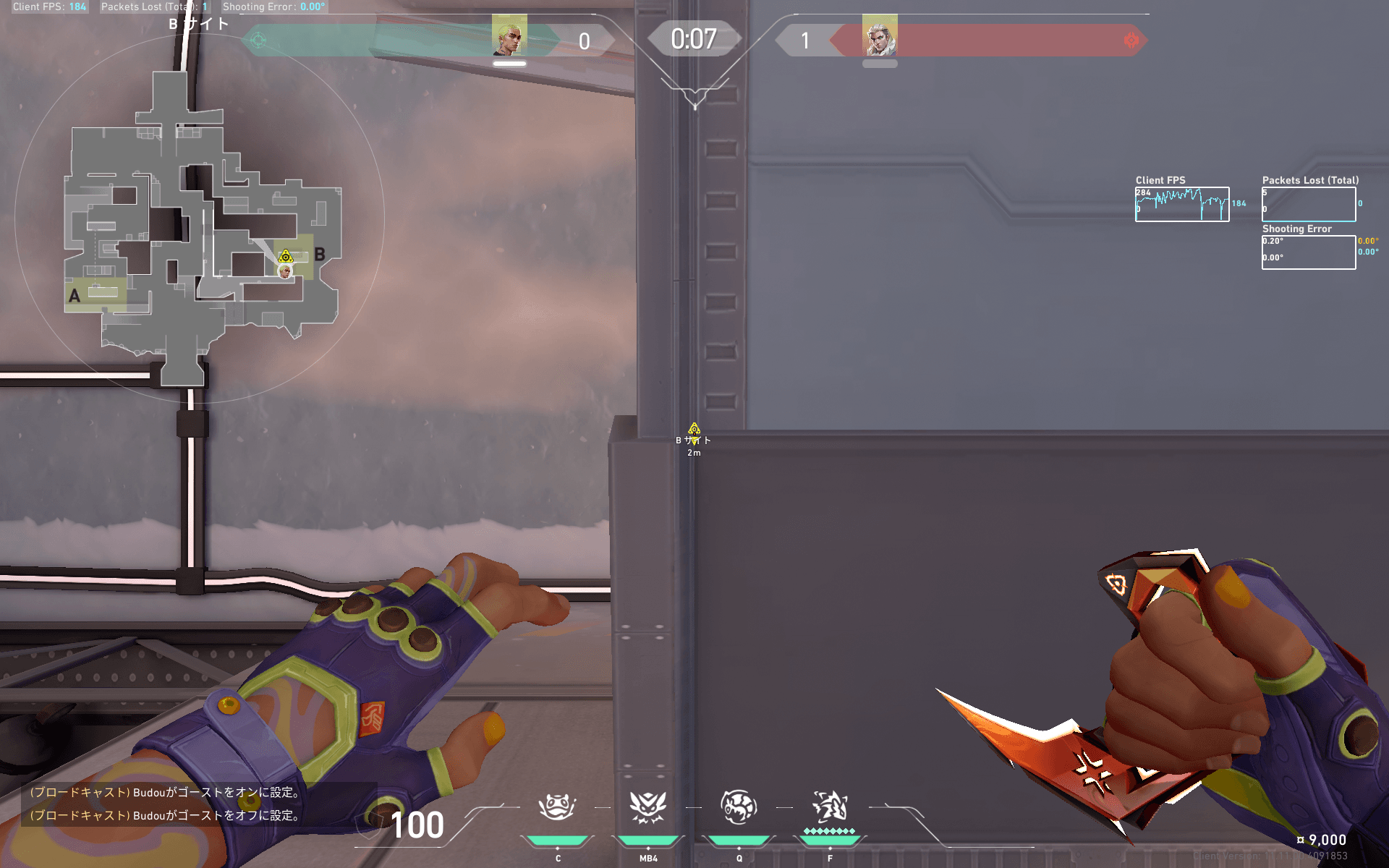Activate the Wingman ability icon

pos(739,807)
